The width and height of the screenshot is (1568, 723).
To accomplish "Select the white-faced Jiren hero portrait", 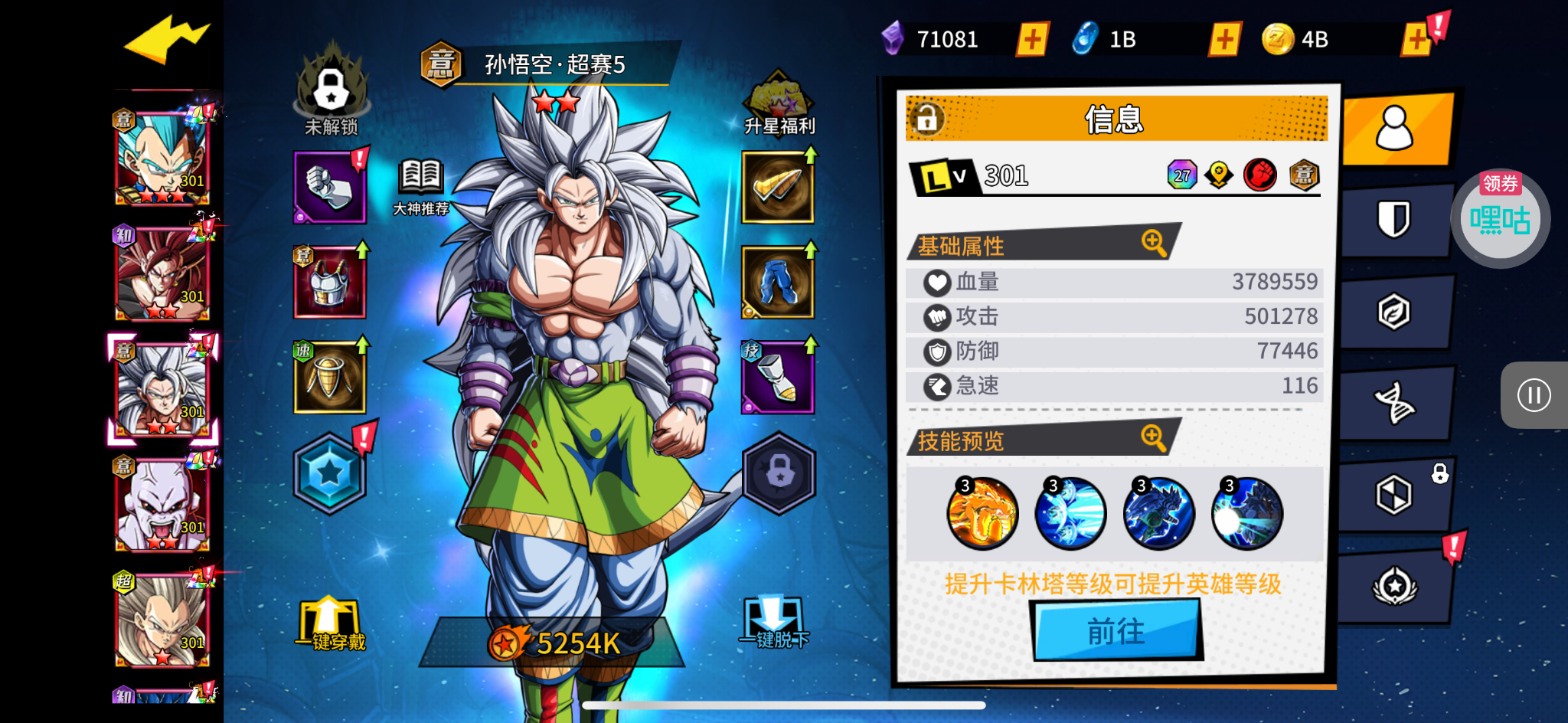I will tap(162, 504).
